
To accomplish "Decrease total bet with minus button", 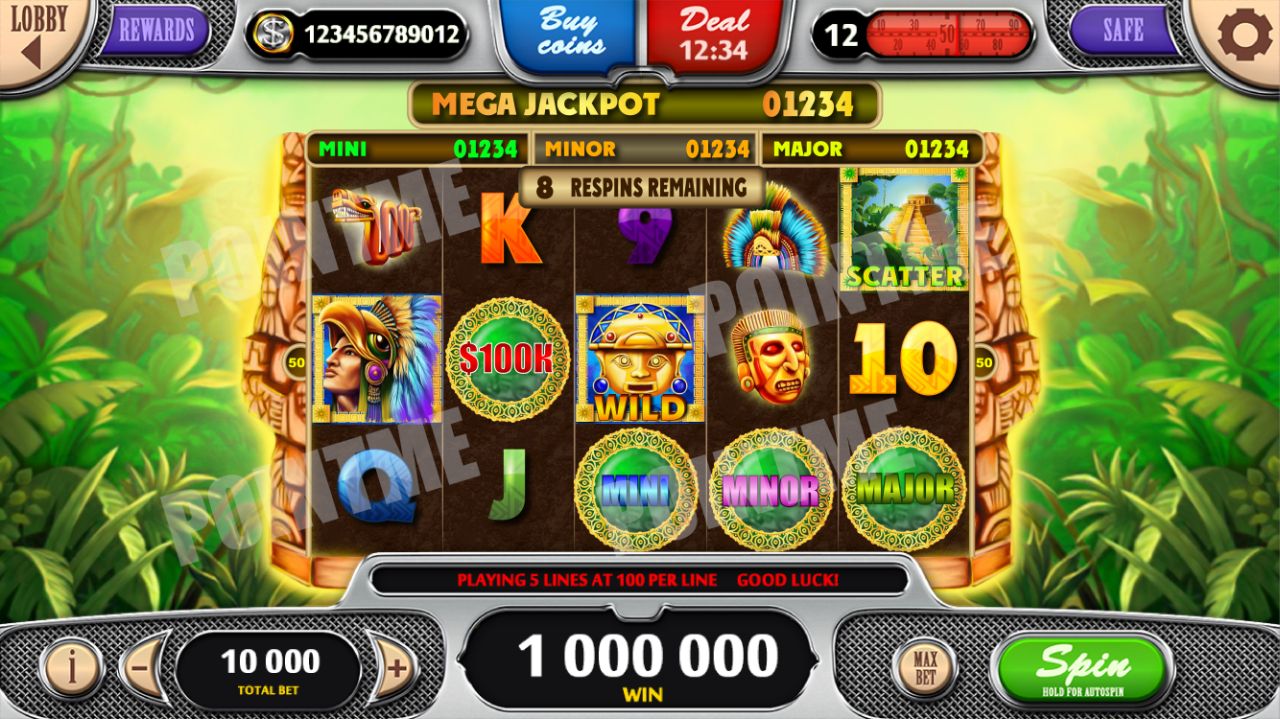I will coord(141,667).
